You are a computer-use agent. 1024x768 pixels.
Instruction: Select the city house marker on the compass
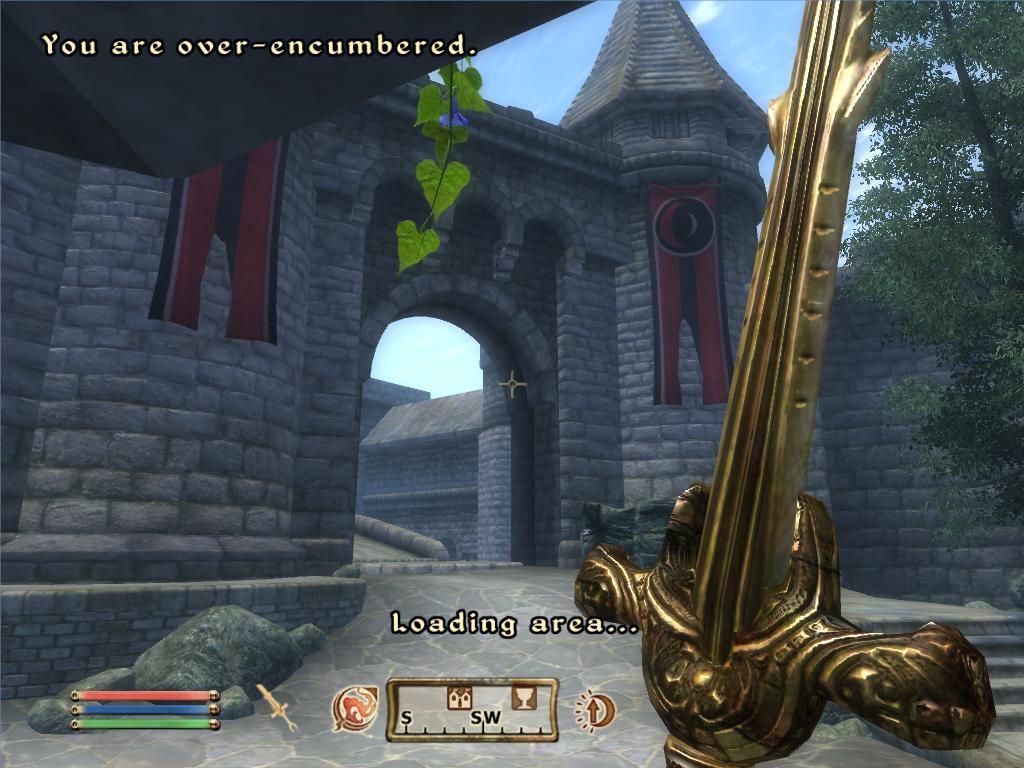460,699
